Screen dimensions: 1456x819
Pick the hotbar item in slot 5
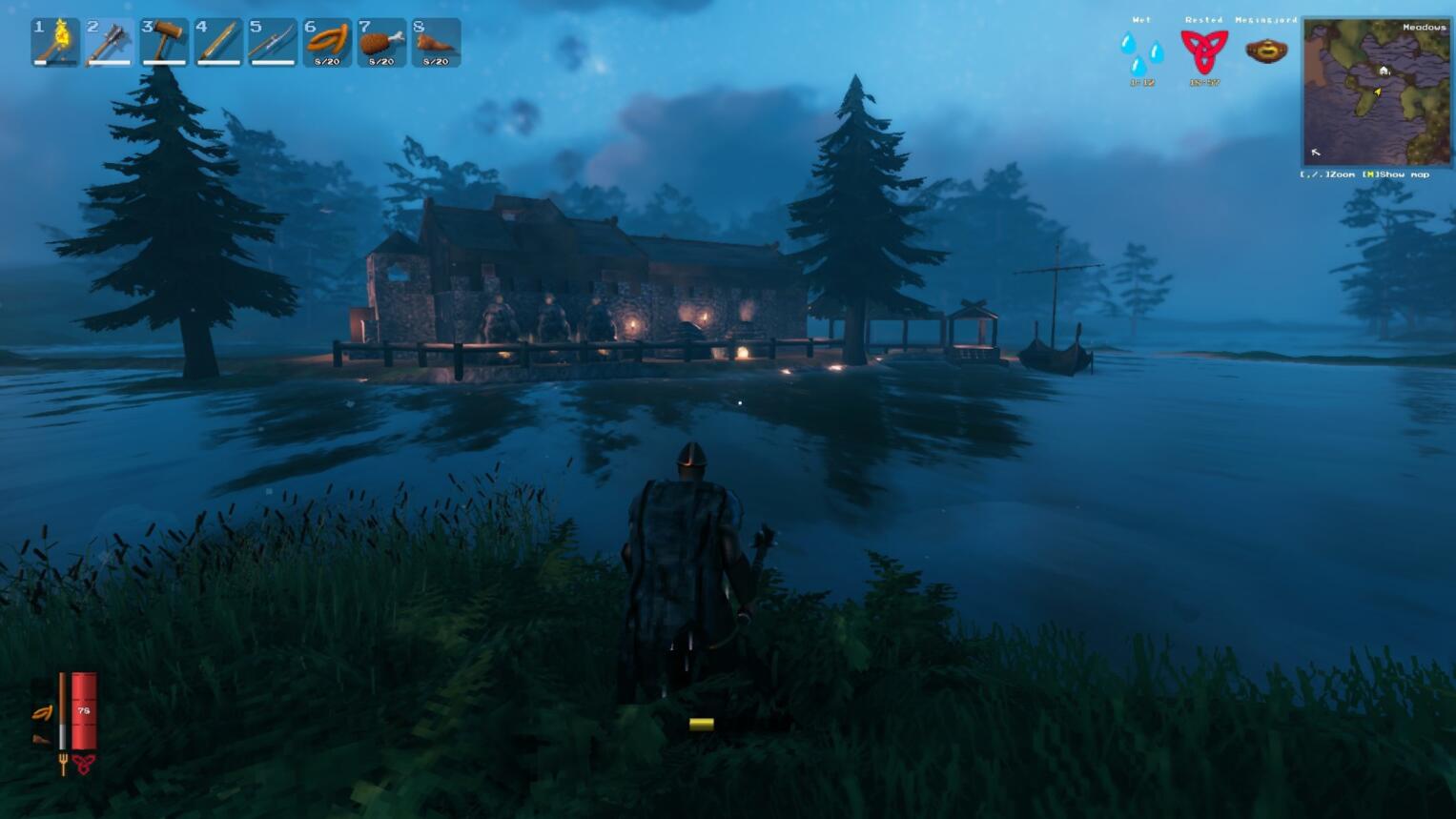[273, 42]
